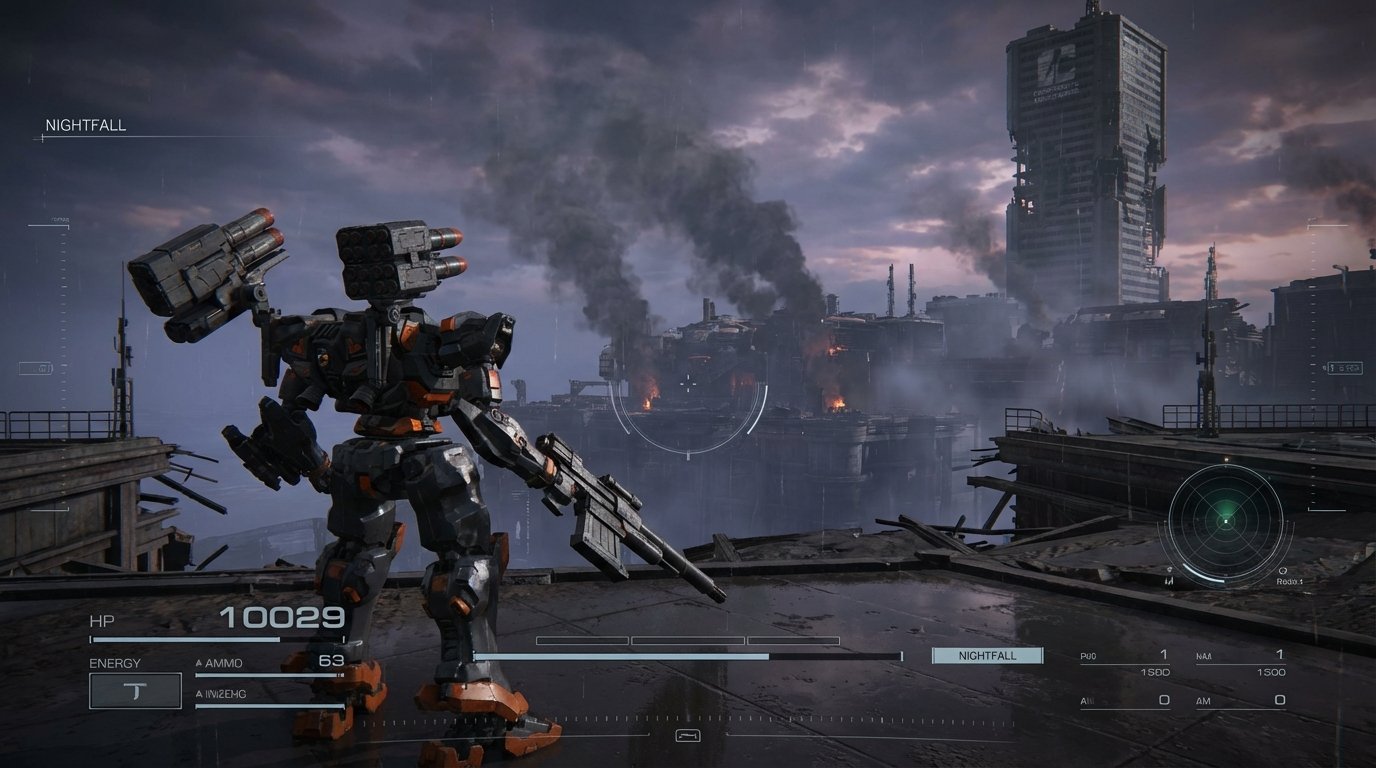The width and height of the screenshot is (1376, 768).
Task: Click the targeting reticle at screen center
Action: pyautogui.click(x=689, y=385)
